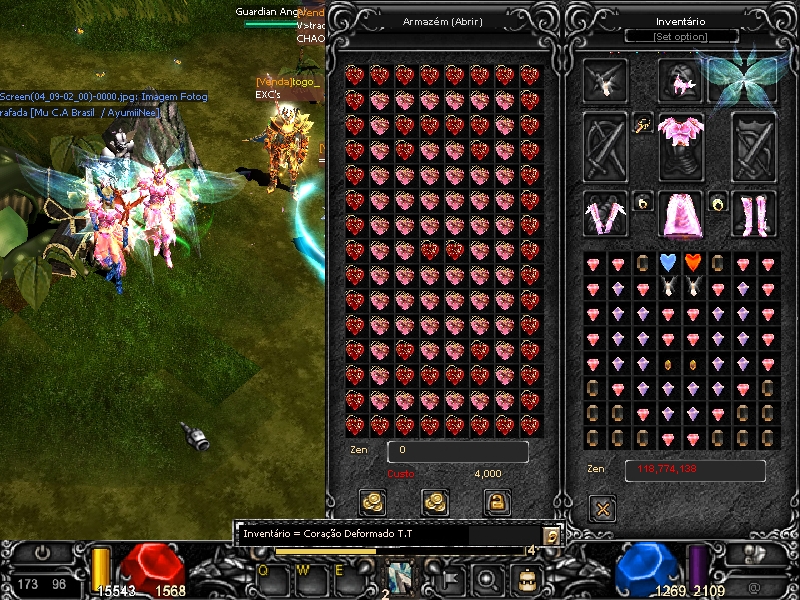
Task: Click the left gold coins vault button
Action: tap(374, 502)
